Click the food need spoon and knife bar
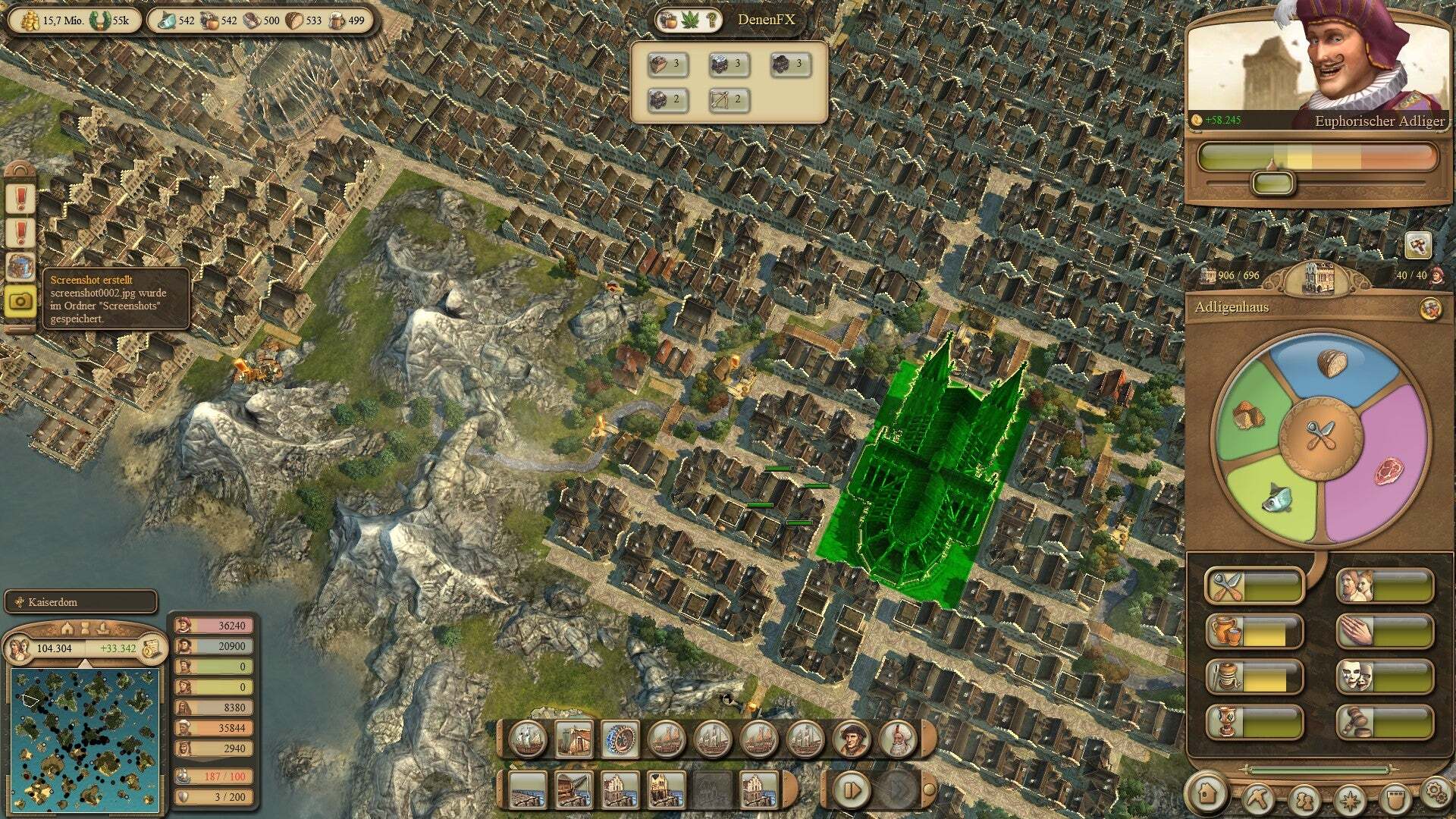This screenshot has height=819, width=1456. click(1254, 586)
